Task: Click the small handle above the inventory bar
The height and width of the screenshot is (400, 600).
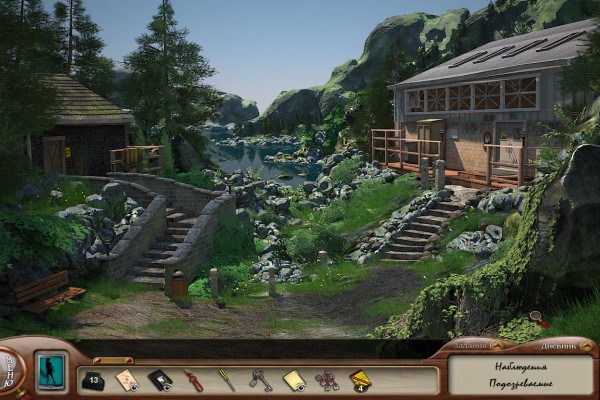Action: 113,360
